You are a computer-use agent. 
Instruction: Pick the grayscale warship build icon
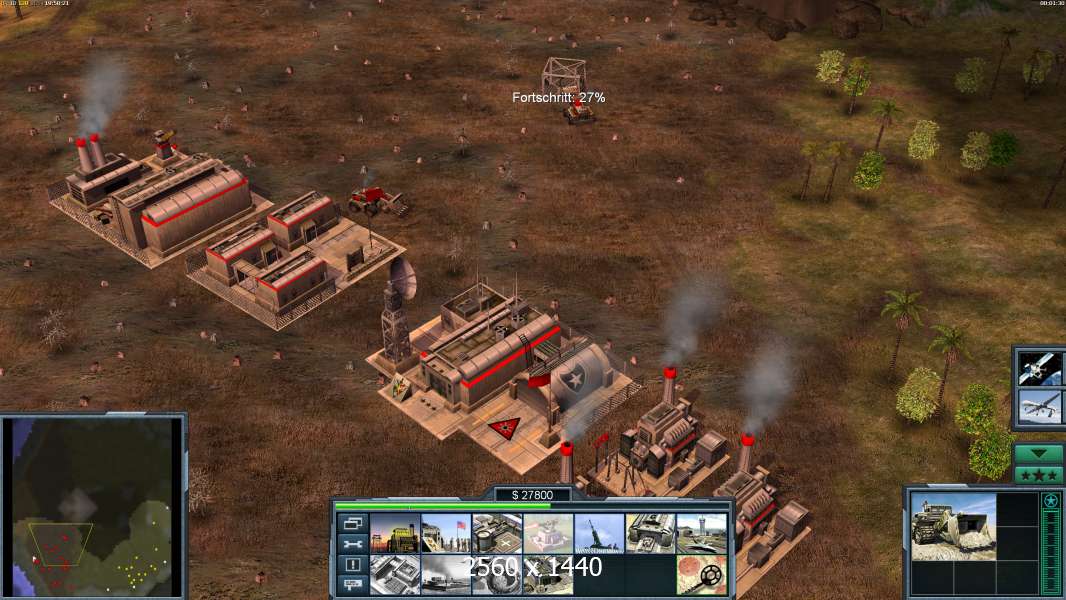coord(446,574)
